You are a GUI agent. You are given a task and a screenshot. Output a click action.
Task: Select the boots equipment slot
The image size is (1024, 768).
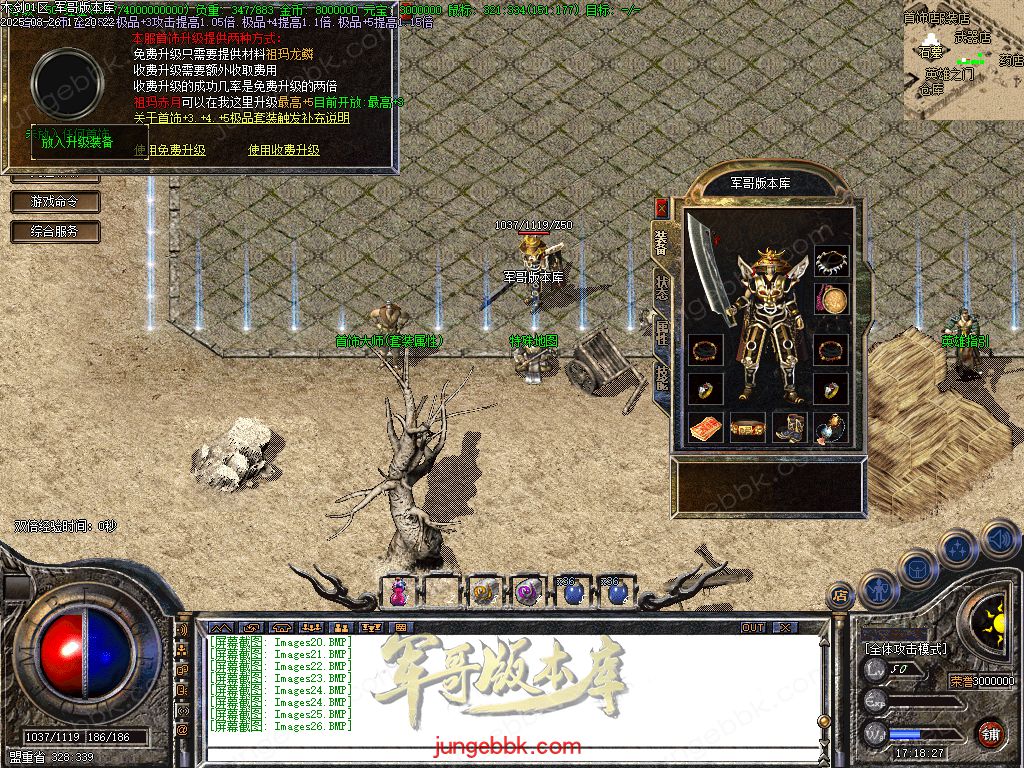pos(790,427)
